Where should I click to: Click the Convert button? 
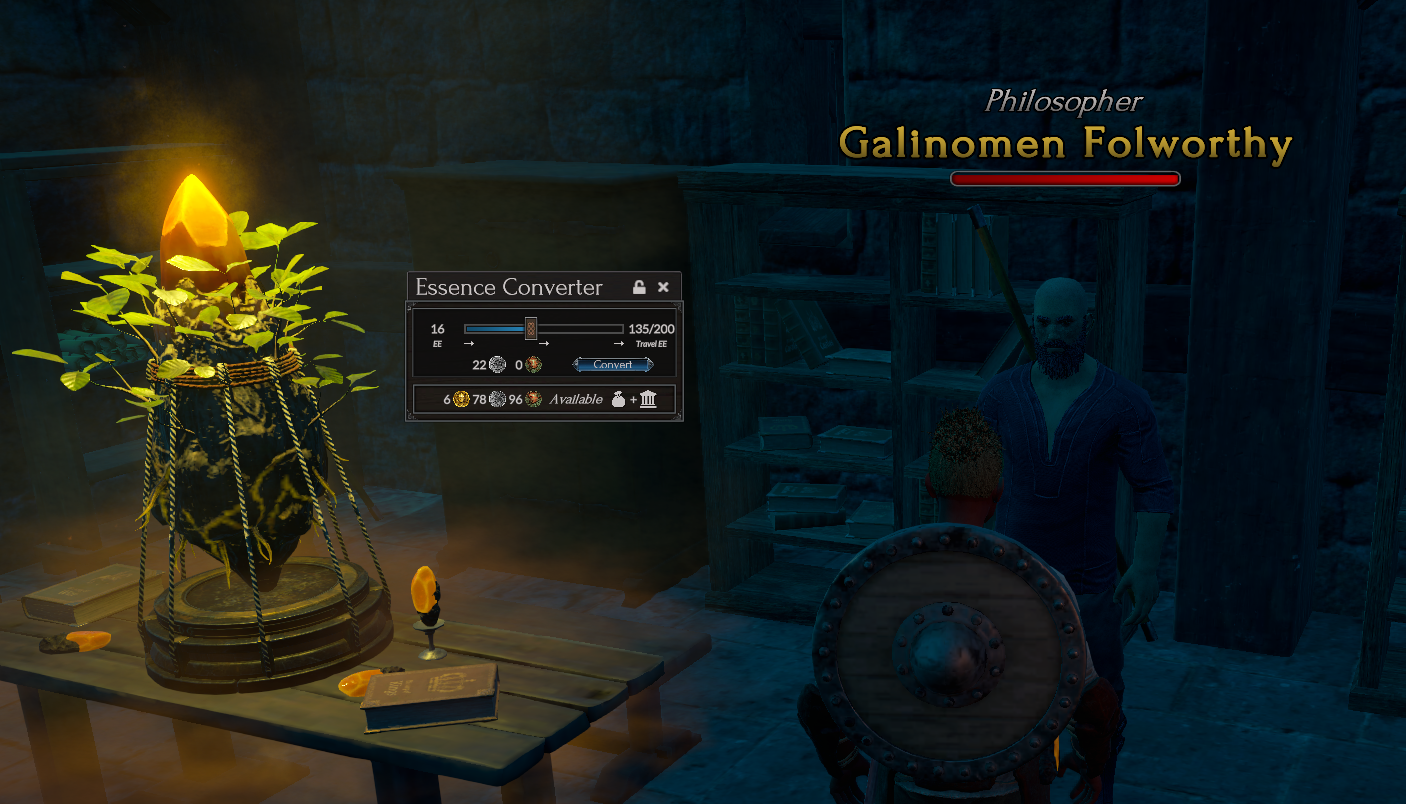[x=613, y=365]
